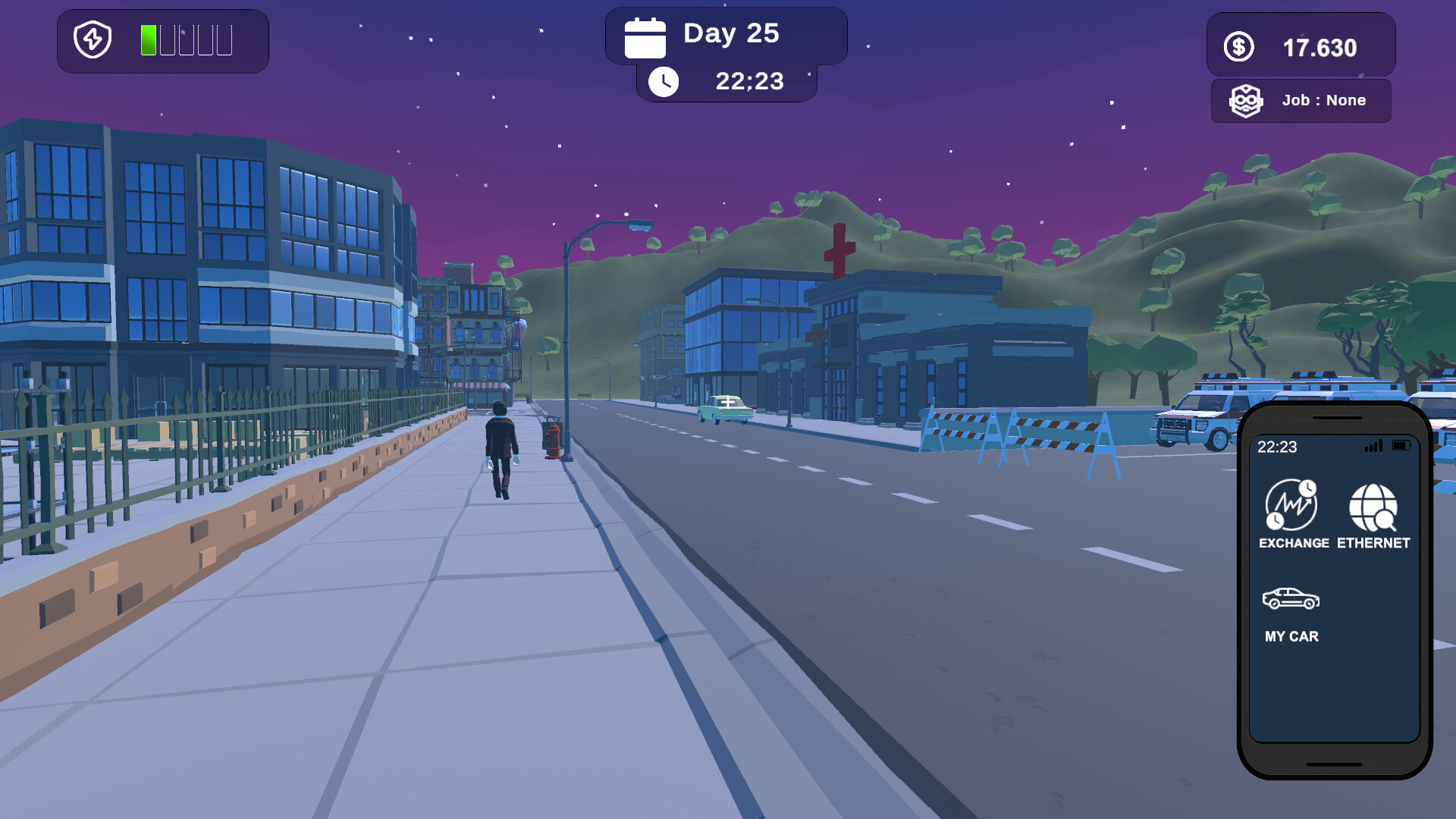Toggle the phone signal bars indicator
Image resolution: width=1456 pixels, height=819 pixels.
[x=1373, y=447]
